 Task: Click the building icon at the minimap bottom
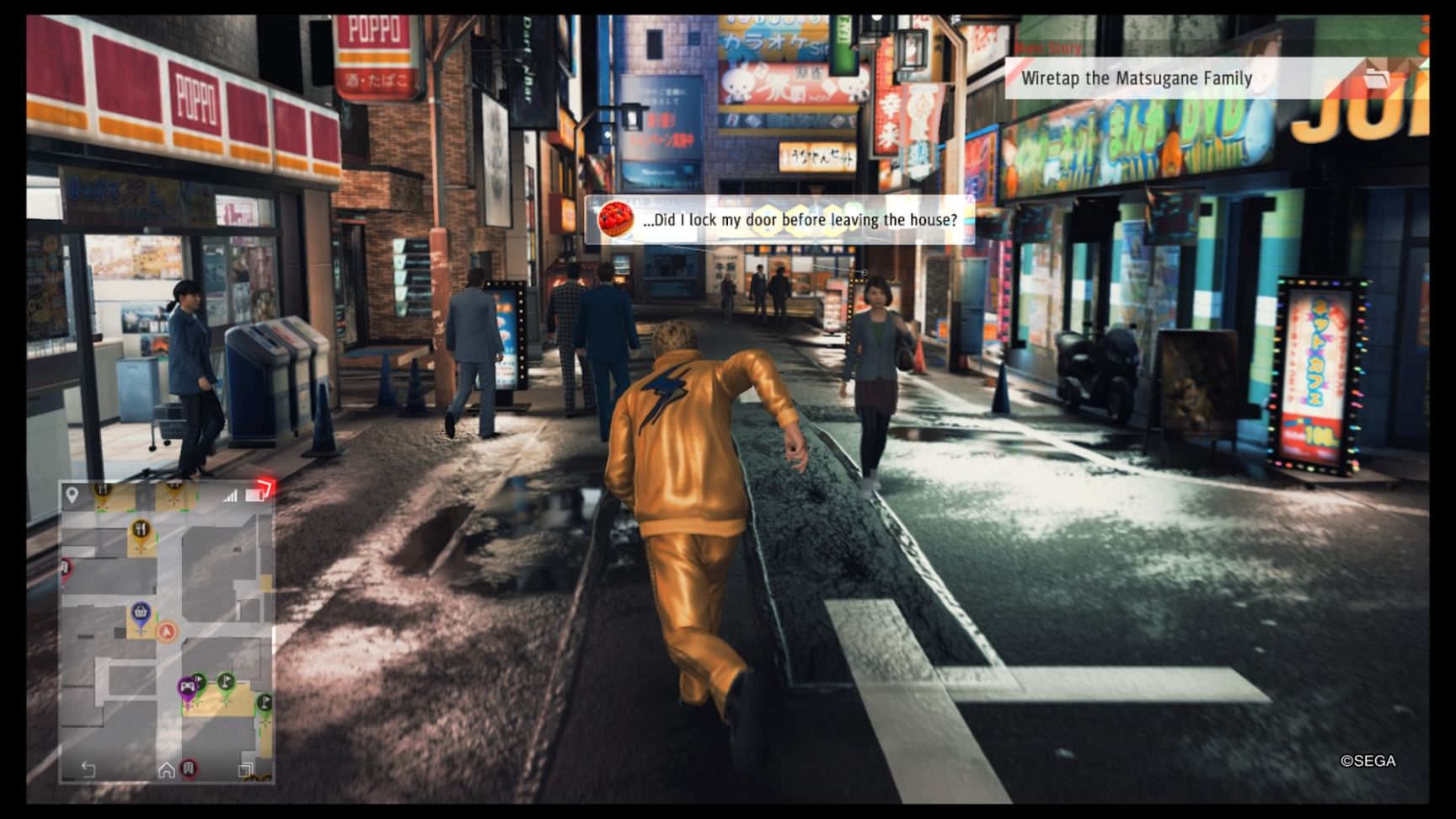tap(189, 768)
